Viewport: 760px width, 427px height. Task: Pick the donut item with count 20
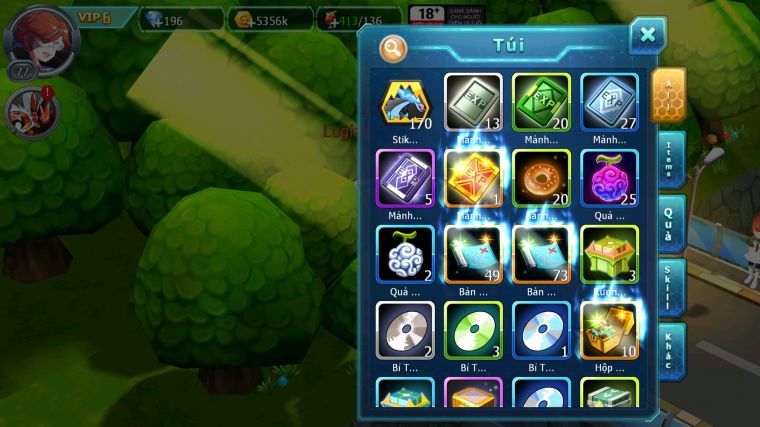tap(541, 178)
